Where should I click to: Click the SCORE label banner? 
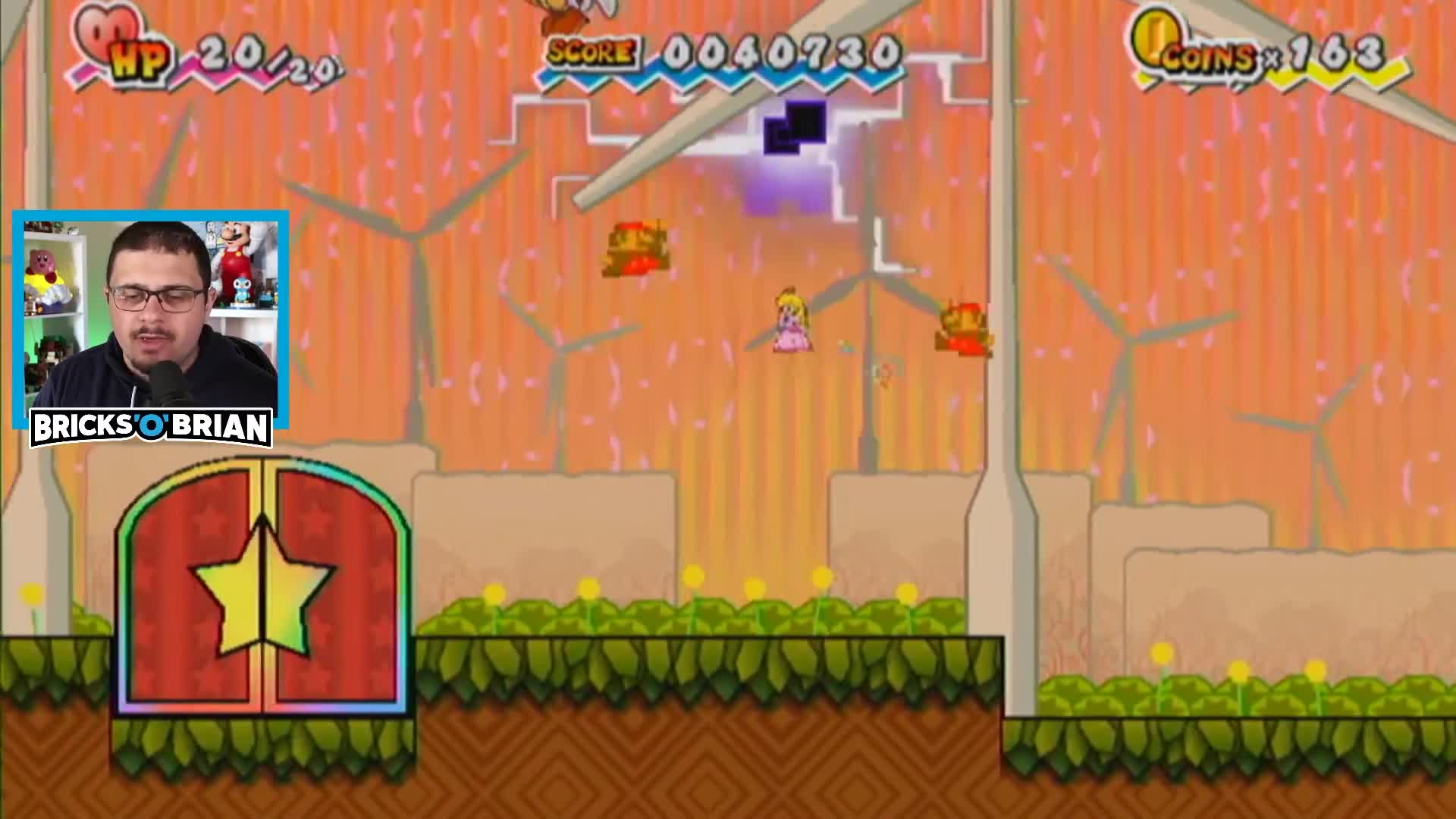pos(590,52)
